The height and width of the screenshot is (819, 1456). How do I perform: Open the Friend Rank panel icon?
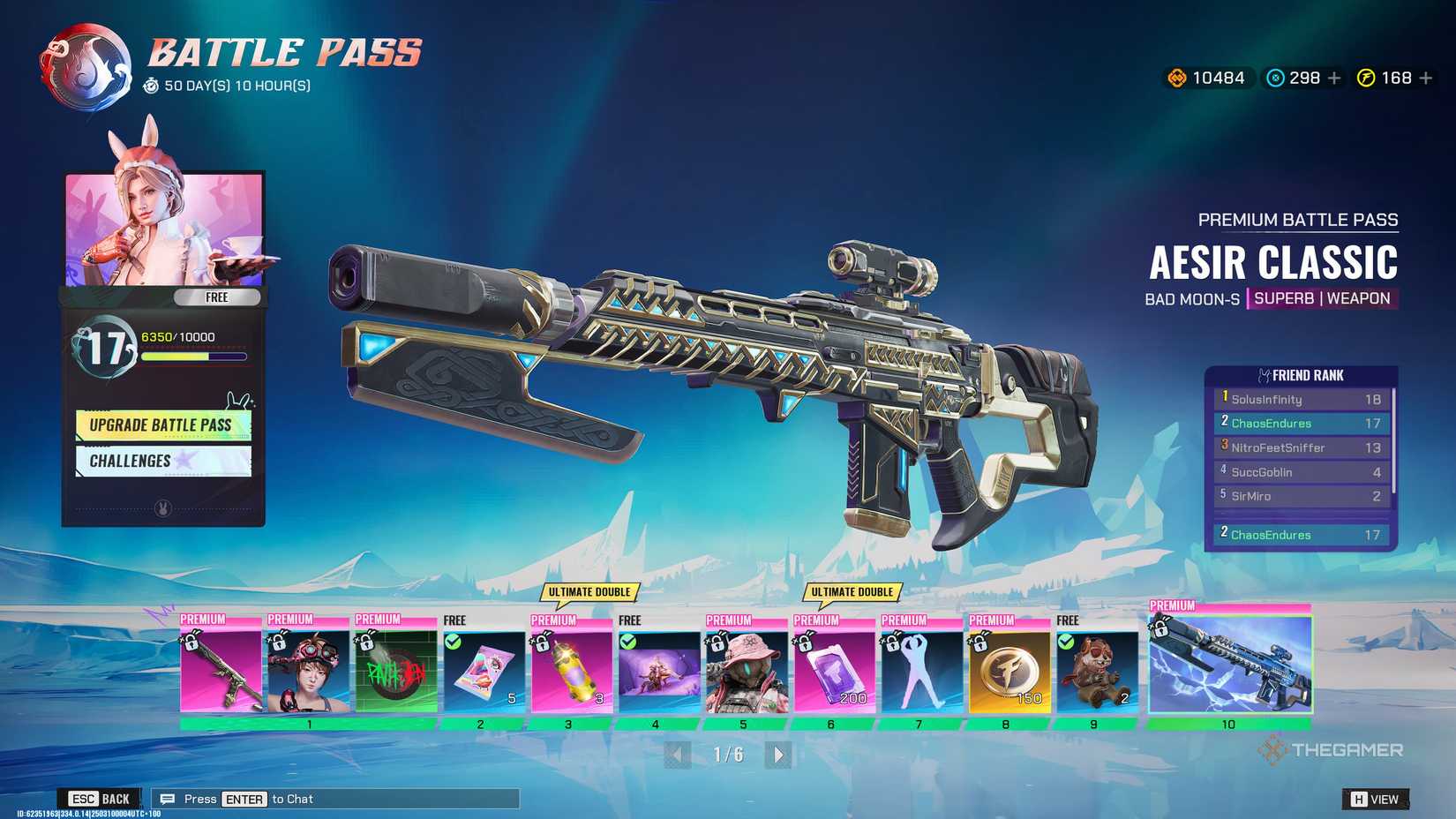click(1265, 374)
